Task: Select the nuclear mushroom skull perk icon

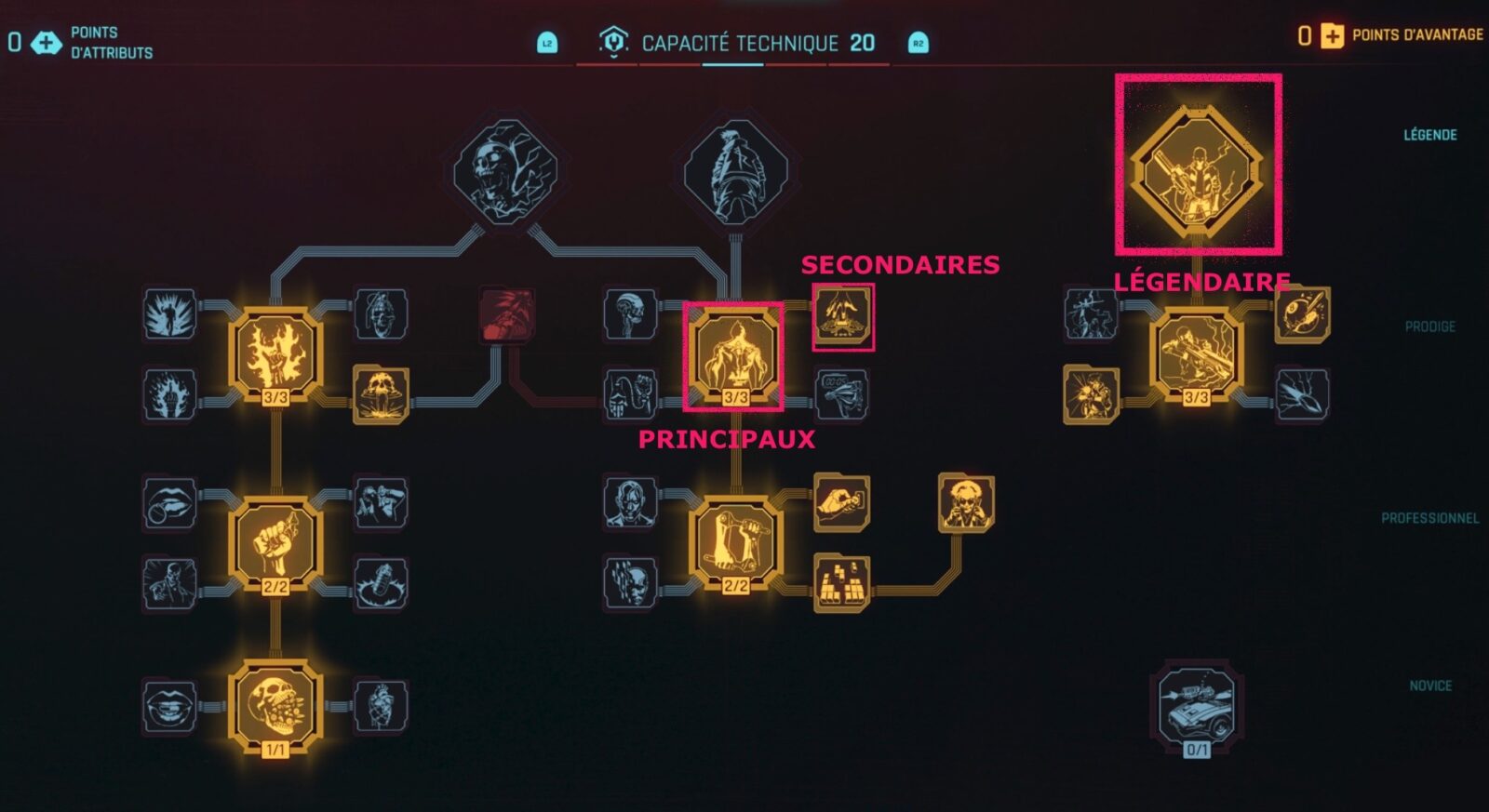Action: [382, 386]
